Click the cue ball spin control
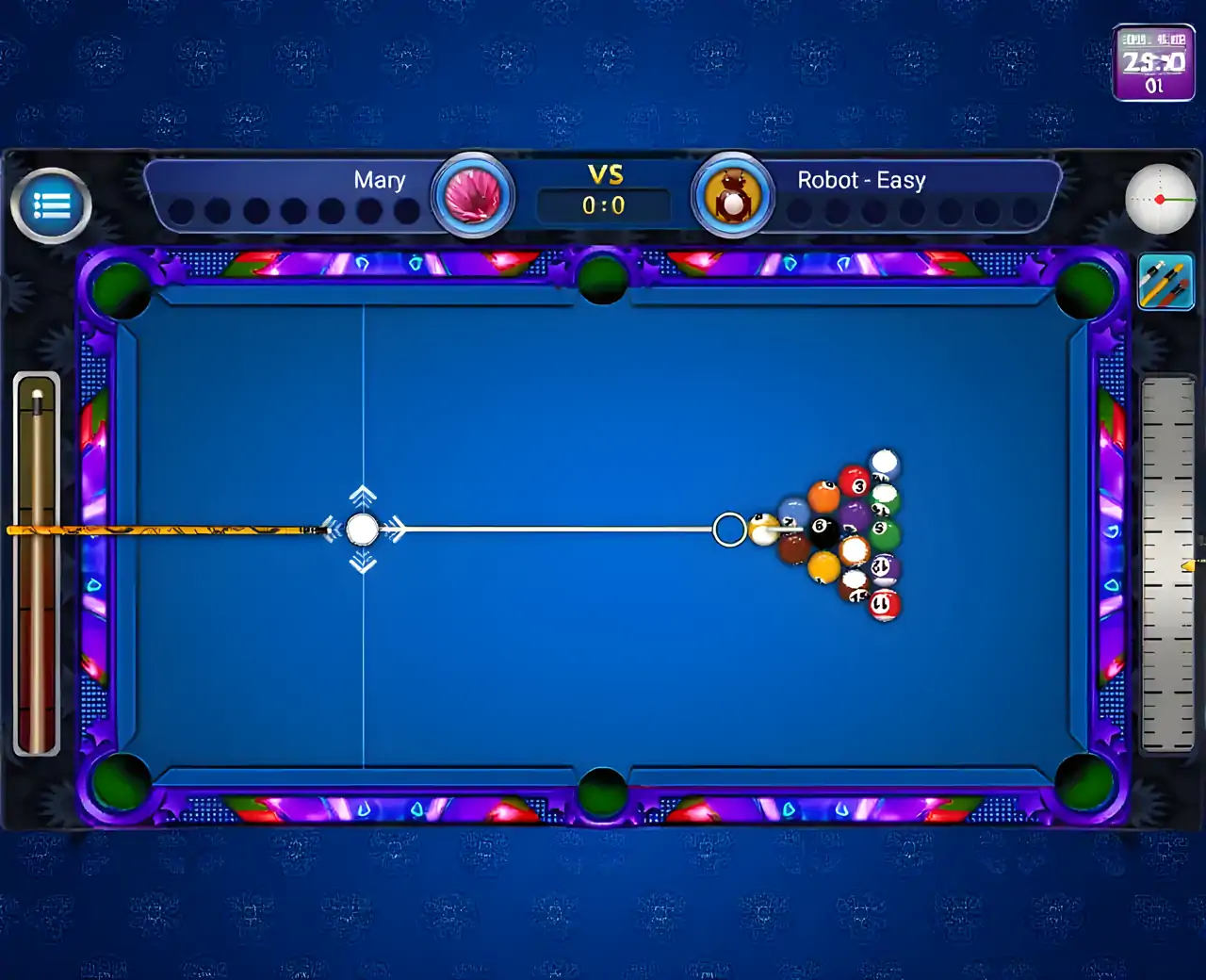The height and width of the screenshot is (980, 1206). pyautogui.click(x=1160, y=199)
